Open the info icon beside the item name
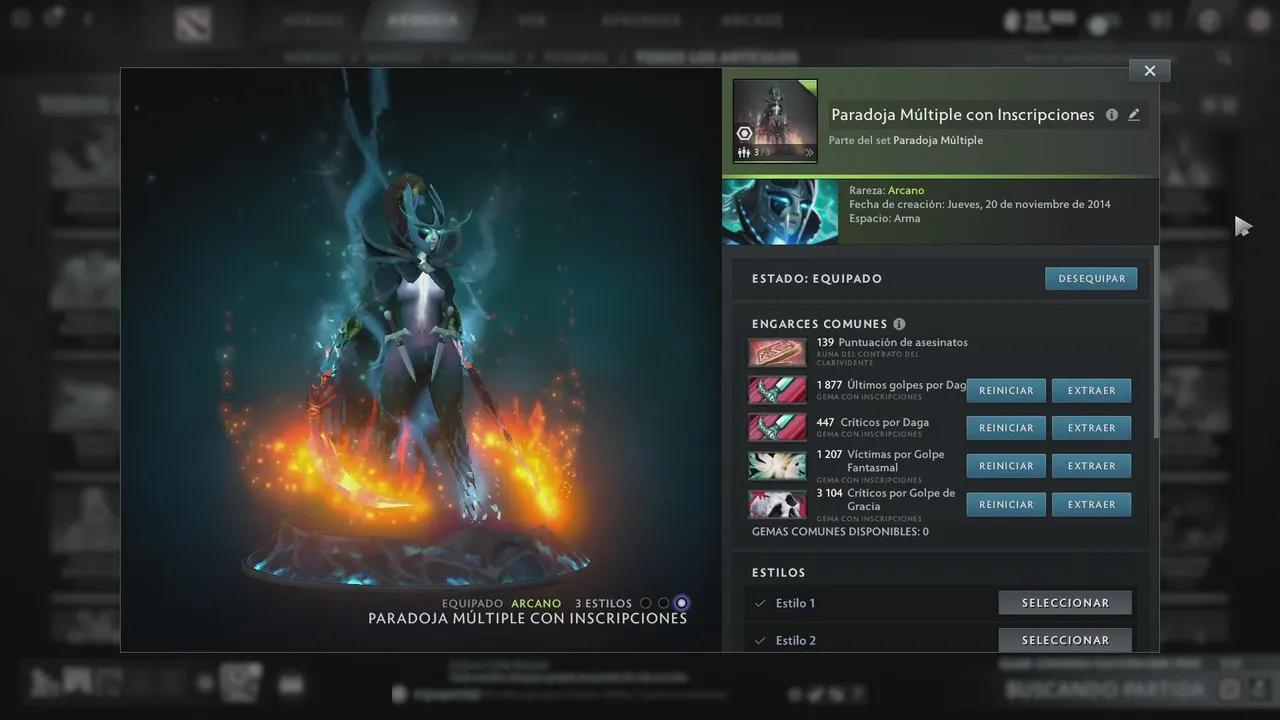1280x720 pixels. pyautogui.click(x=1111, y=114)
